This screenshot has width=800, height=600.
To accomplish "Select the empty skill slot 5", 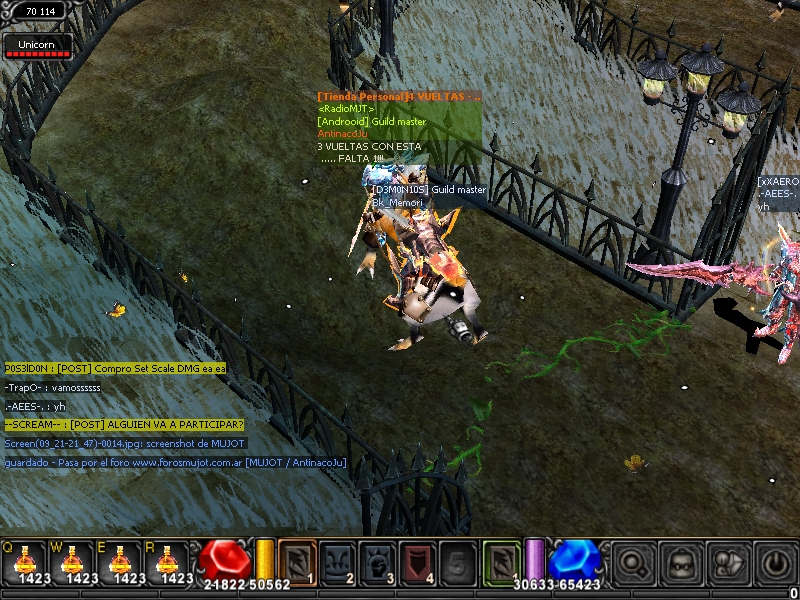I will [x=456, y=561].
